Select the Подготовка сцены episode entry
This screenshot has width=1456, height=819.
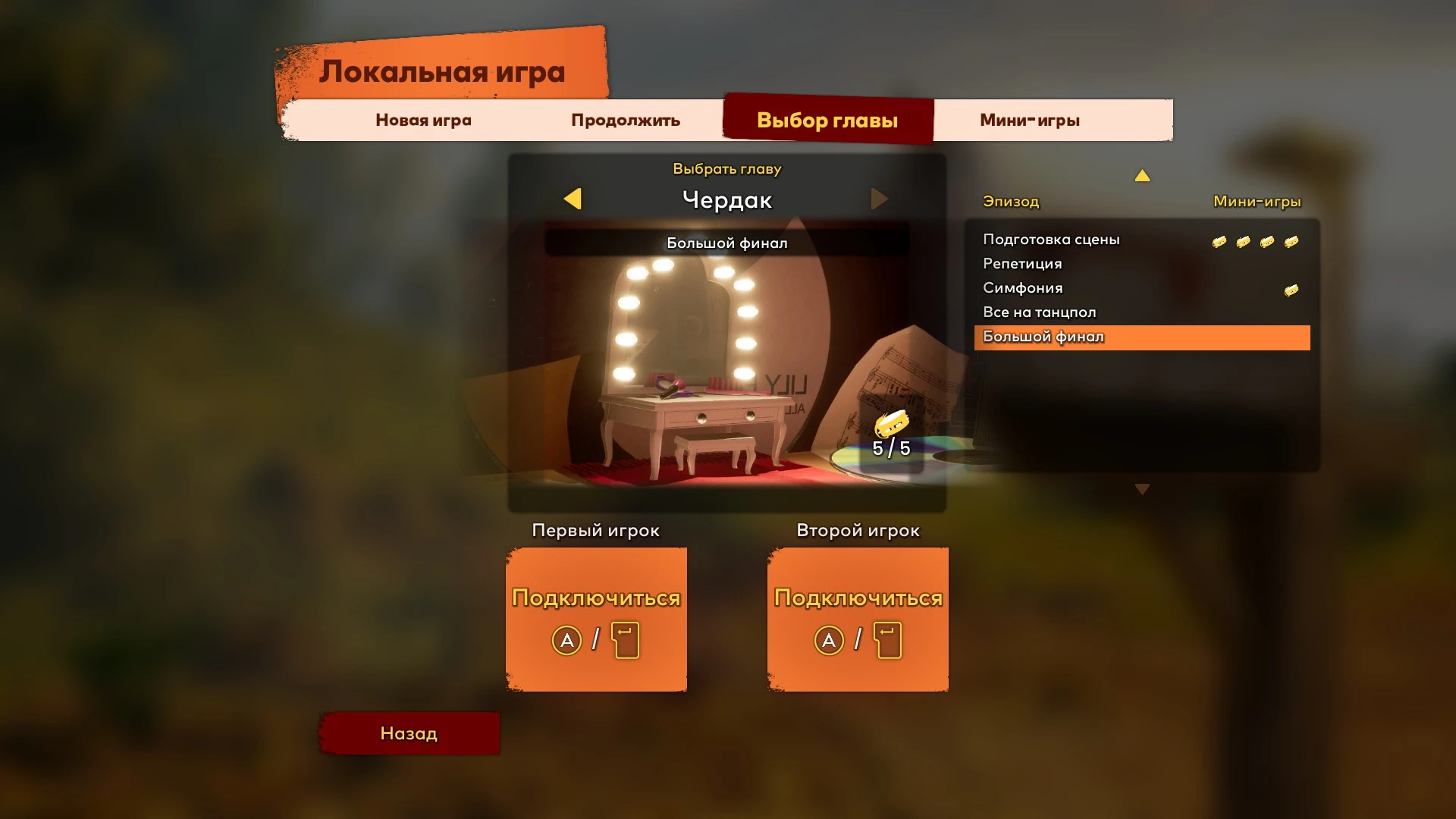[1051, 239]
